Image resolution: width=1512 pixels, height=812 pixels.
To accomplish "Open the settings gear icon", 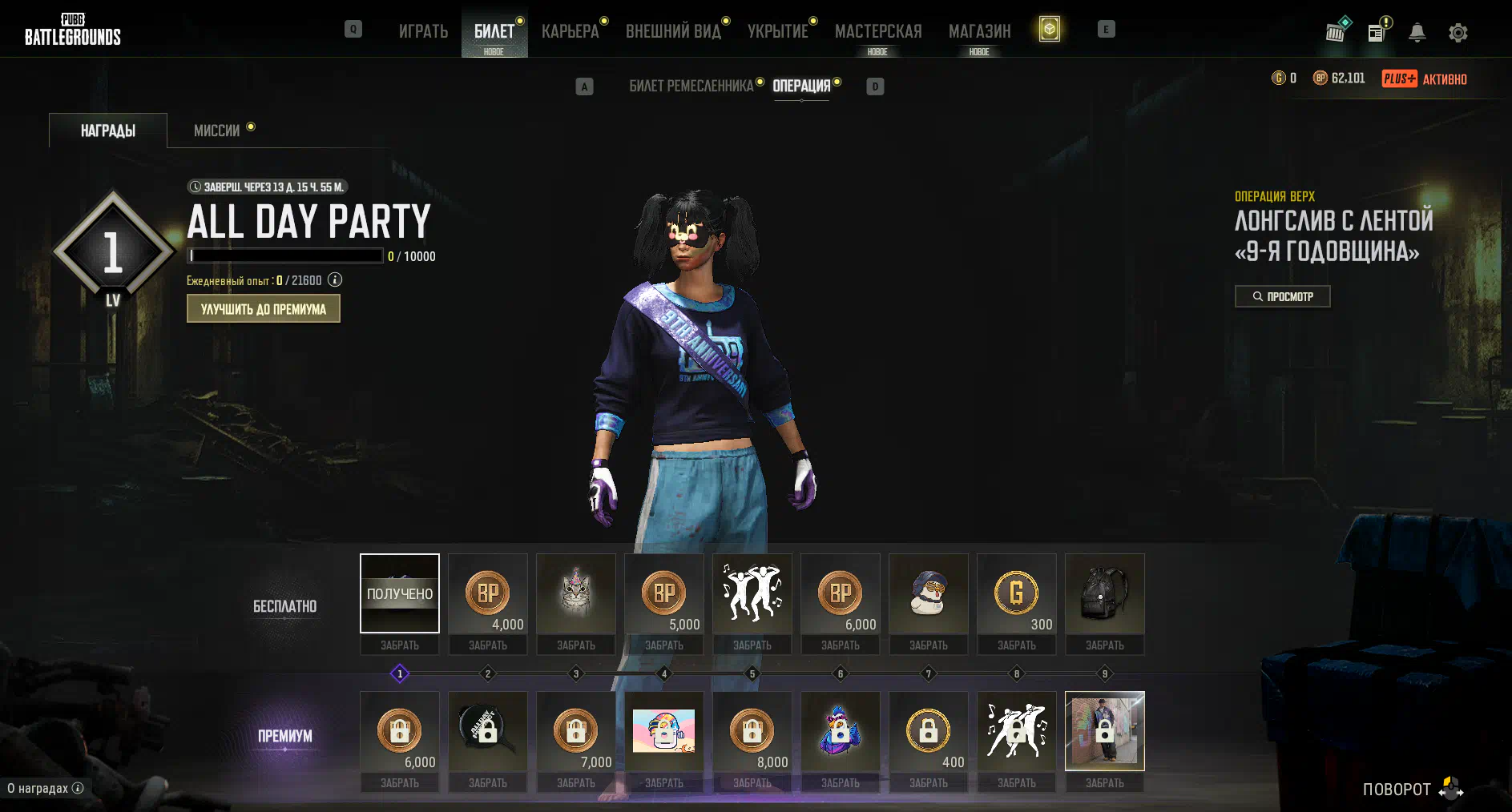I will (x=1458, y=33).
